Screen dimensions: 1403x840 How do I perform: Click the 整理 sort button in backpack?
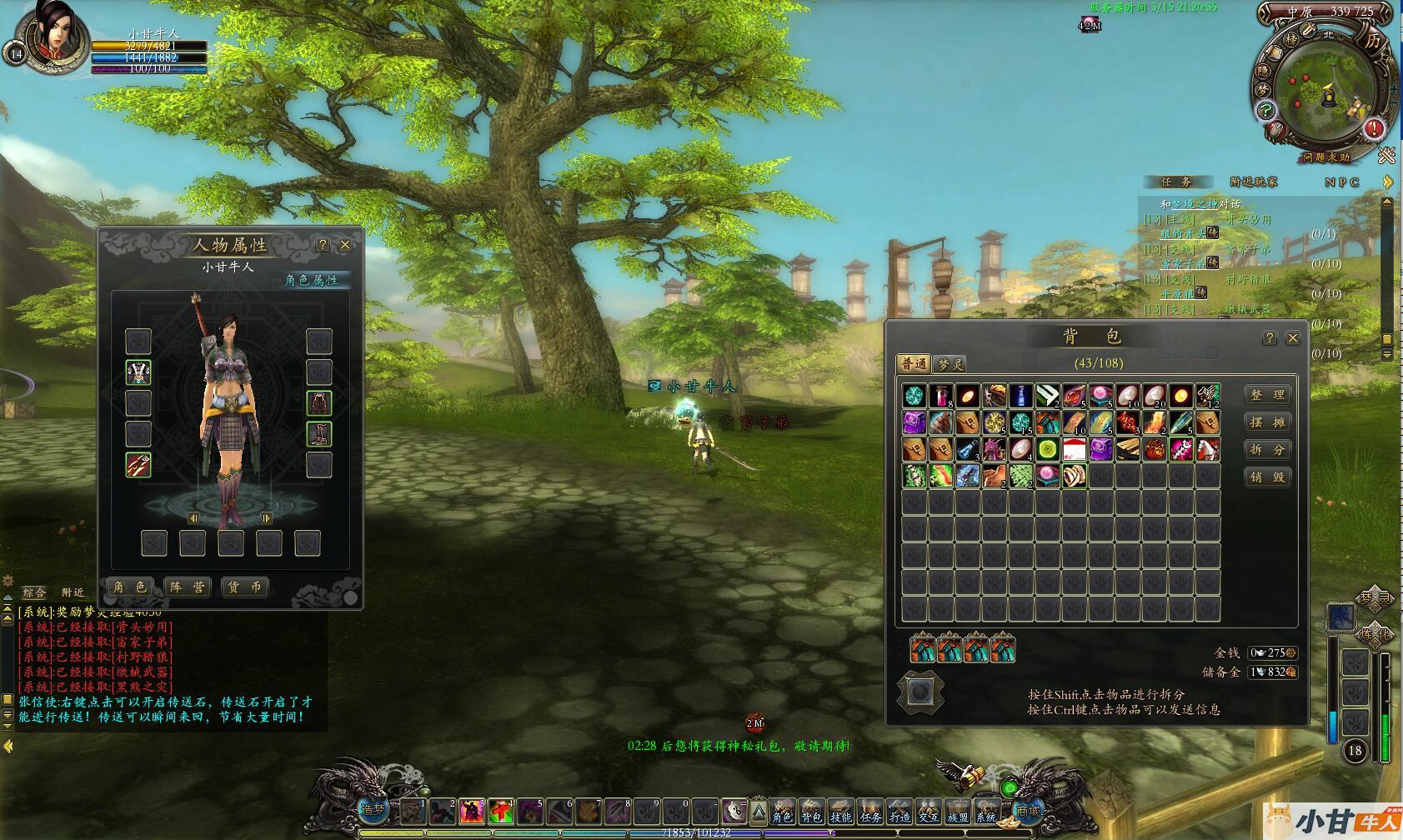pyautogui.click(x=1267, y=395)
